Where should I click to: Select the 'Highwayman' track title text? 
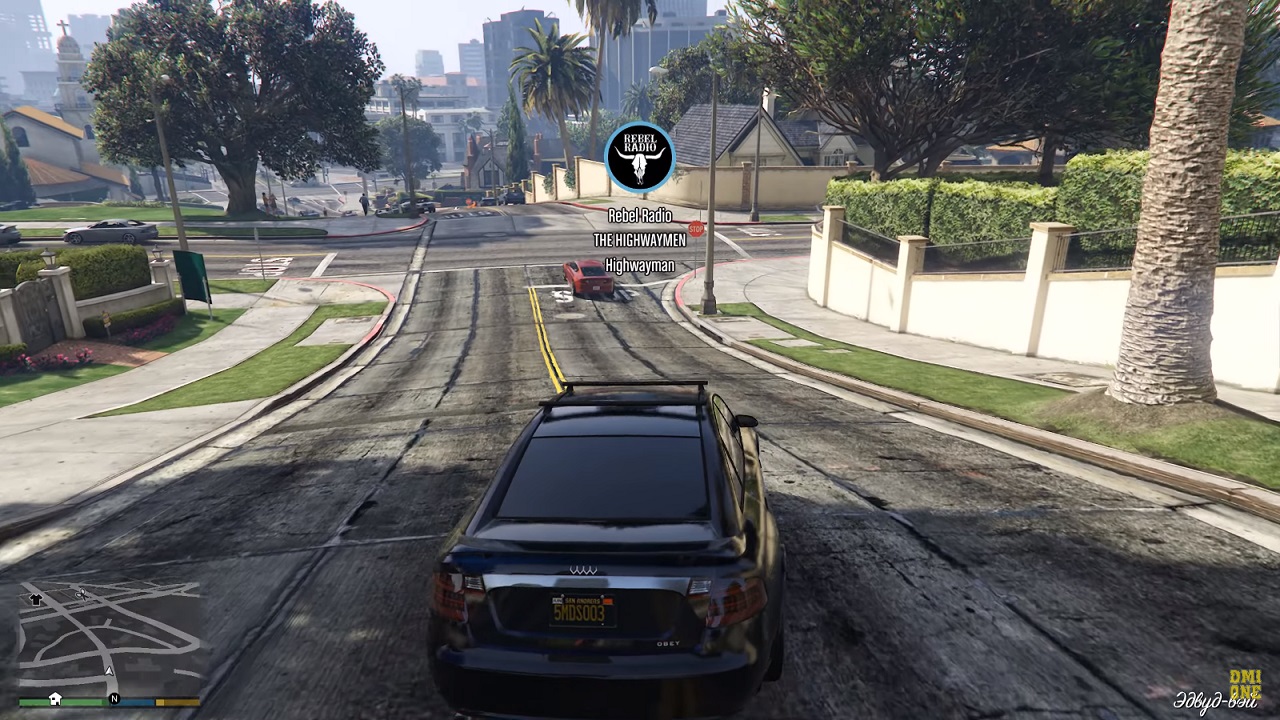point(640,264)
